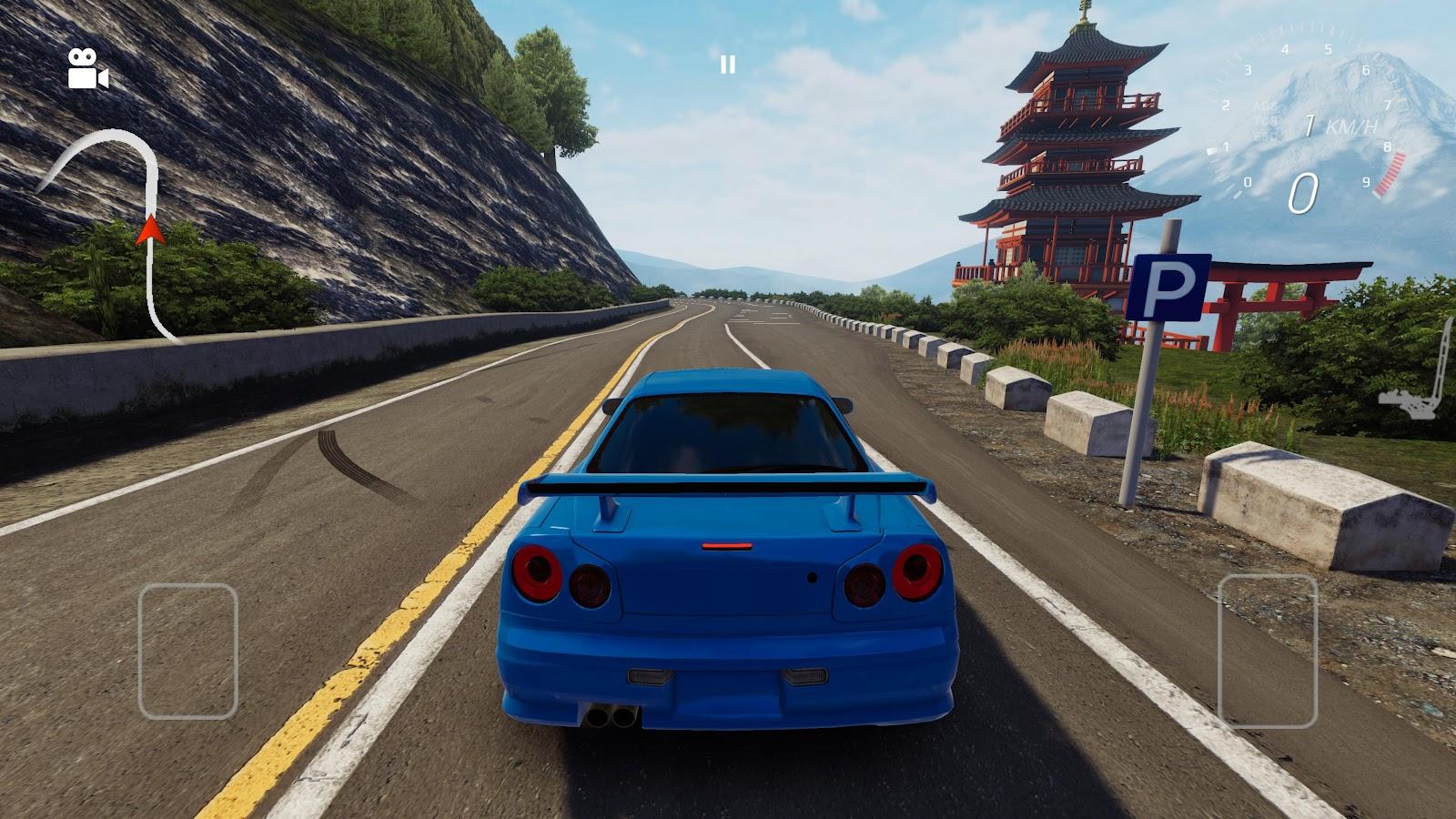Image resolution: width=1456 pixels, height=819 pixels.
Task: Toggle the ABS indicator on the gauge
Action: click(1264, 107)
